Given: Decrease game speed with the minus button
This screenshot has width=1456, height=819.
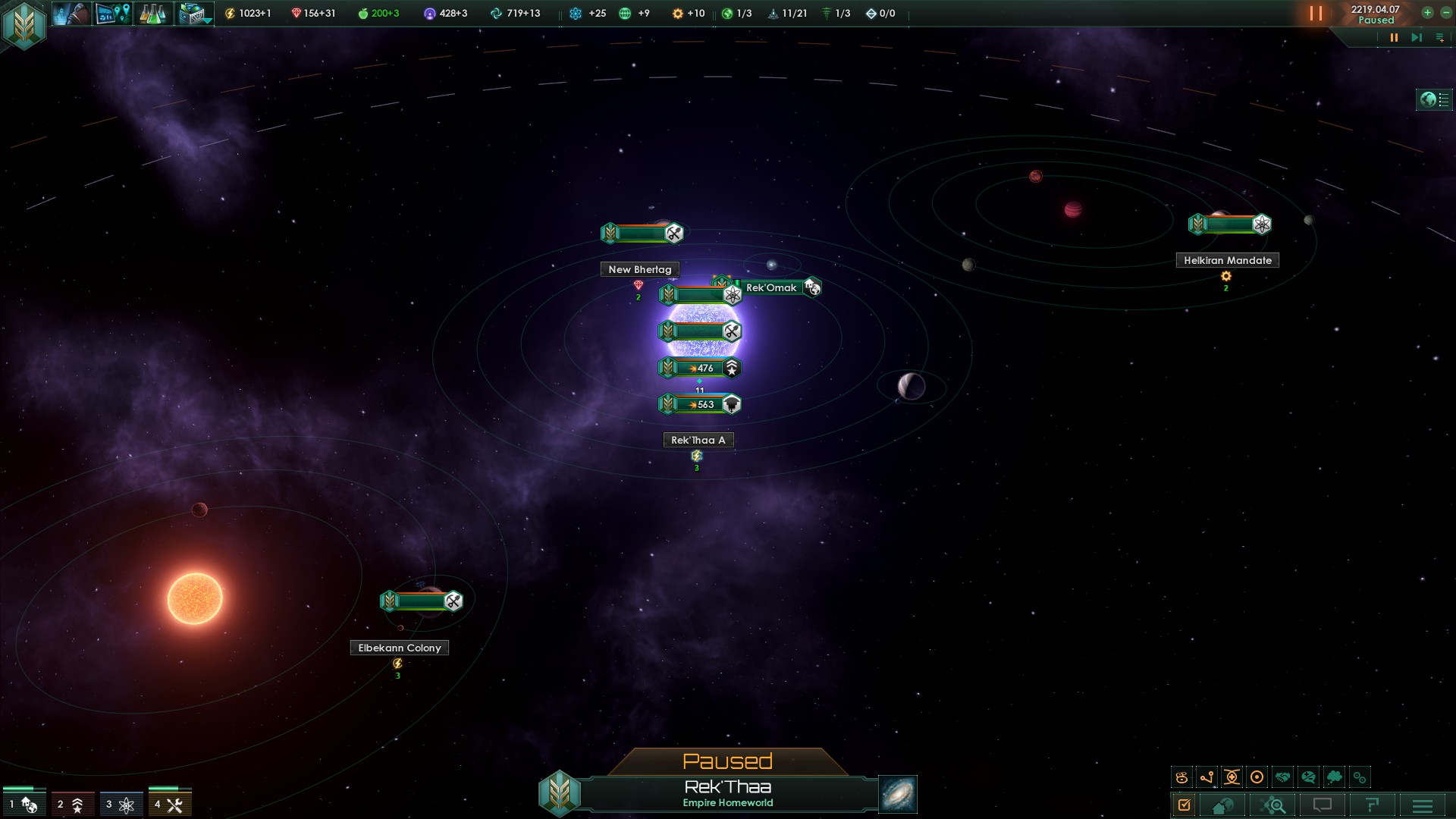Looking at the screenshot, I should coord(1445,13).
